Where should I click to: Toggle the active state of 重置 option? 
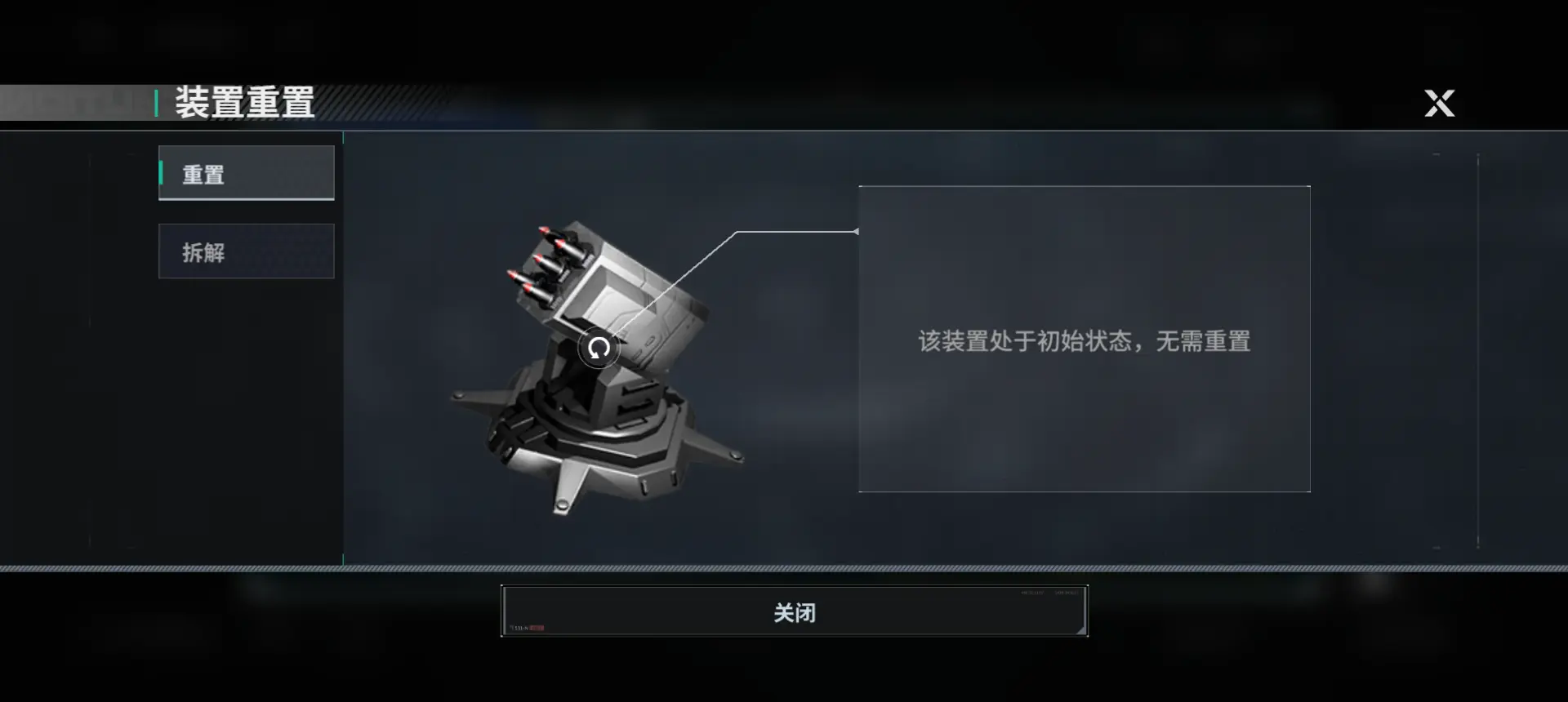click(x=246, y=172)
